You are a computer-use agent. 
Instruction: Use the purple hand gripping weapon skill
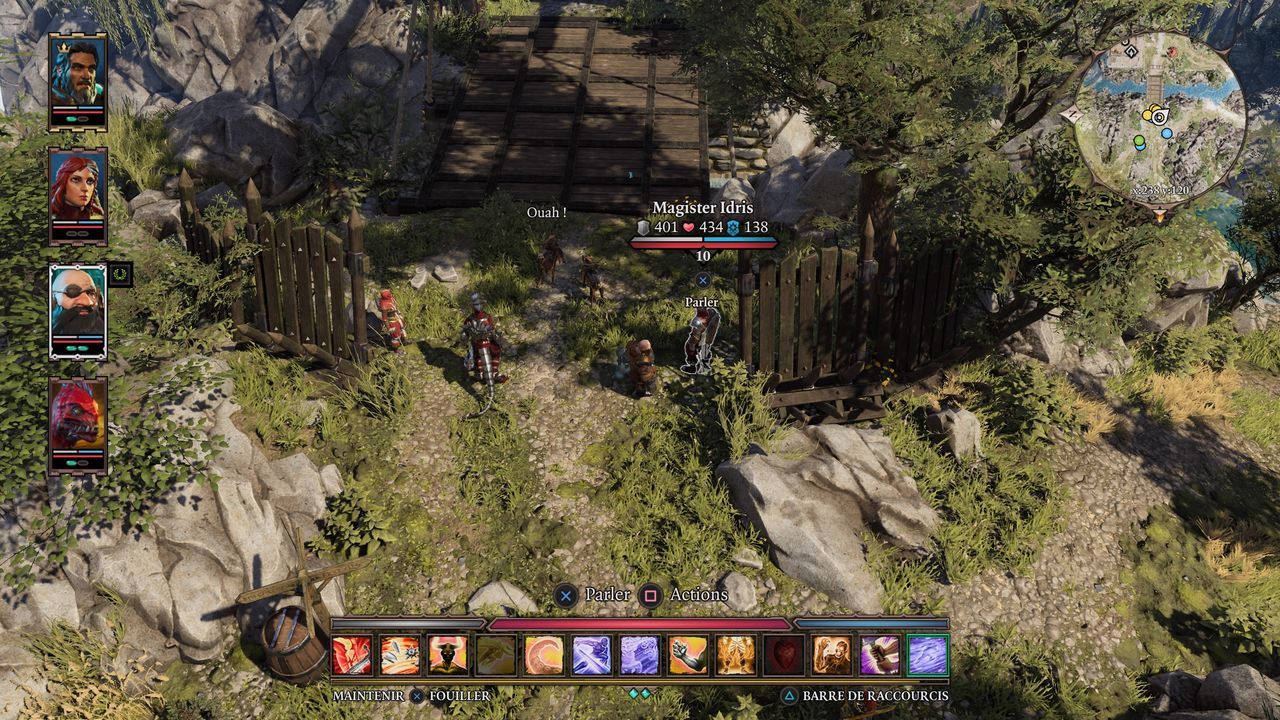coord(880,655)
